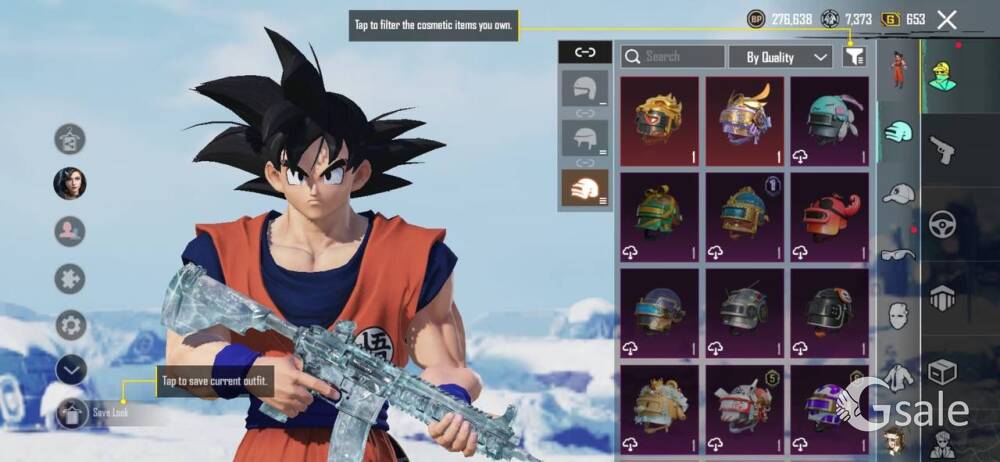
Task: Switch to the cap headwear subcategory
Action: (898, 194)
